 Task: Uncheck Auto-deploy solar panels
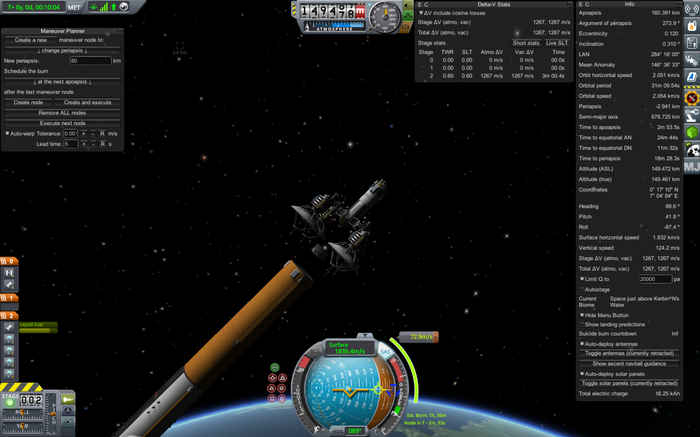tap(582, 374)
